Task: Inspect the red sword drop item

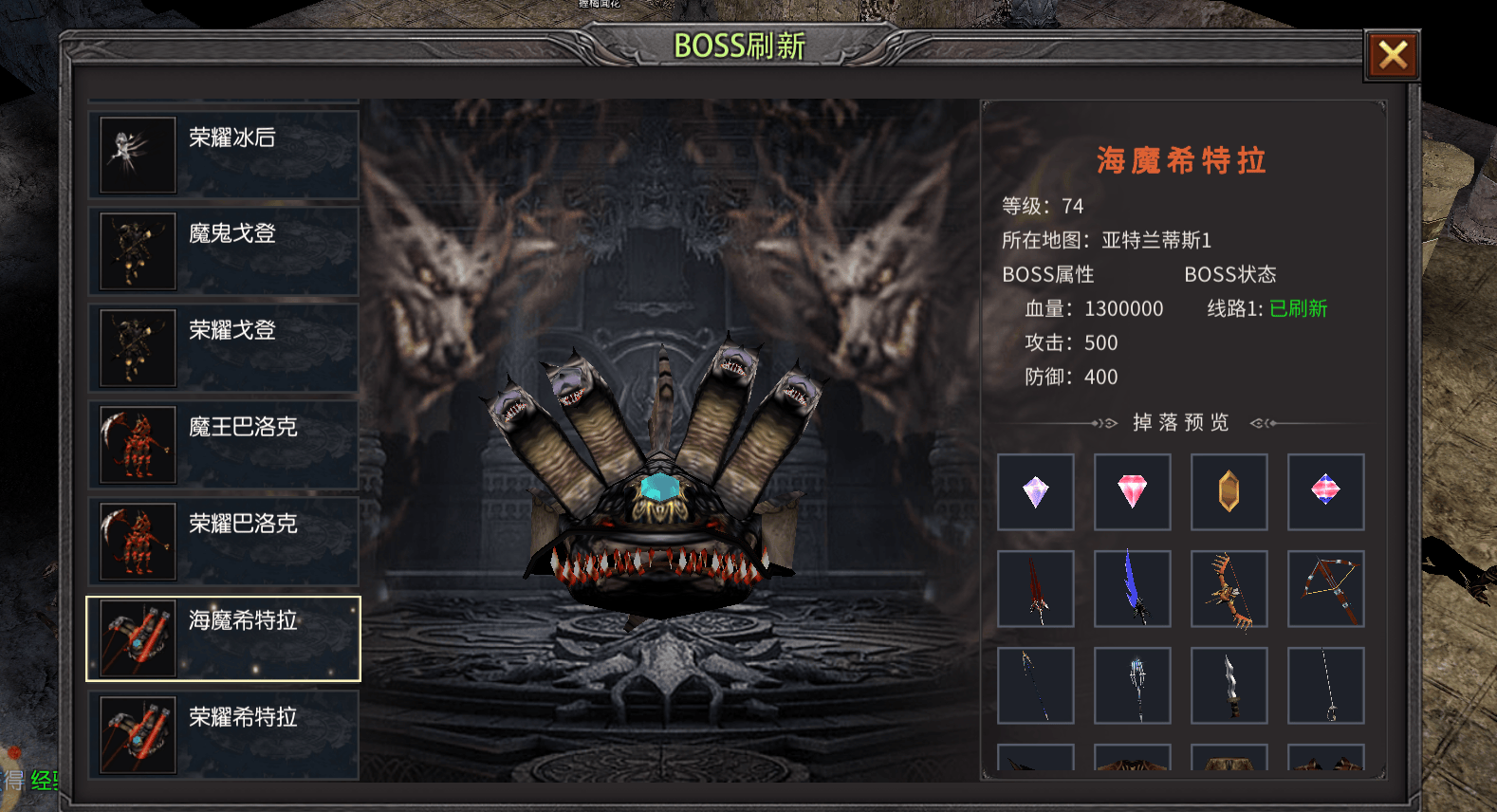Action: (x=1036, y=588)
